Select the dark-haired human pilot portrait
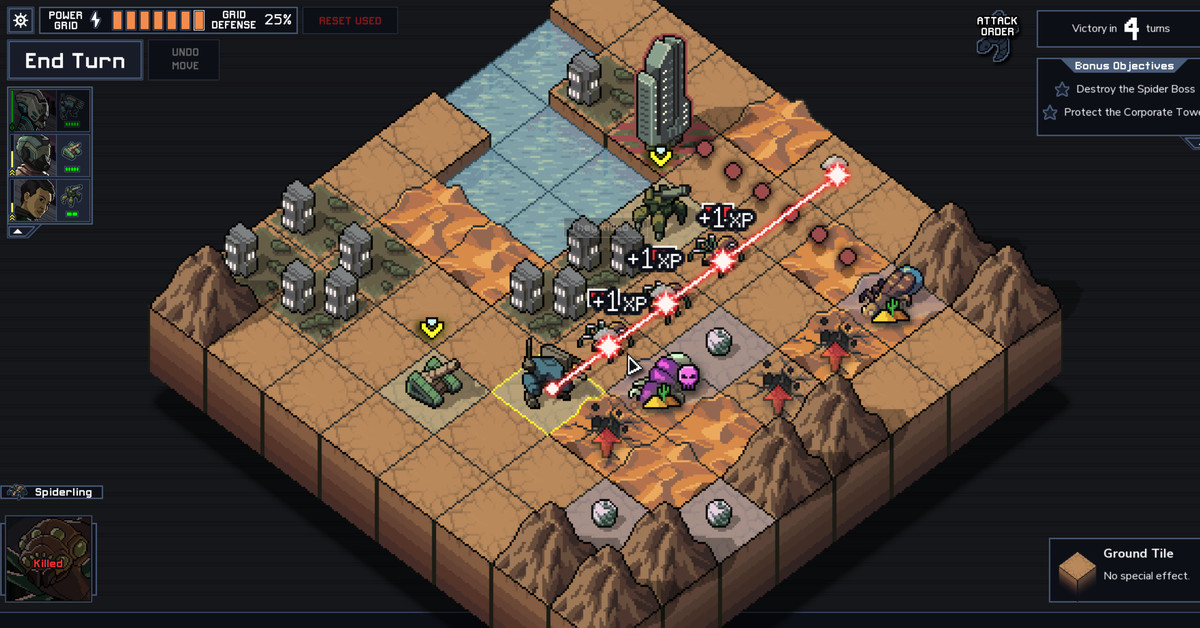 click(30, 200)
